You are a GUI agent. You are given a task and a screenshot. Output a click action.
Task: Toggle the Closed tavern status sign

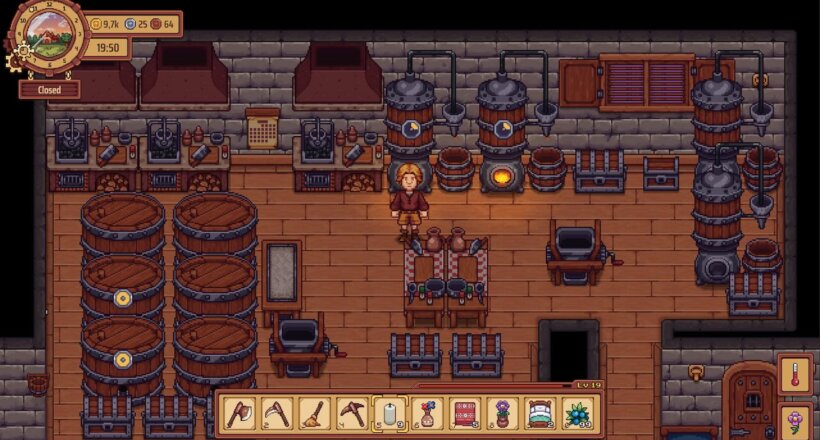(x=50, y=89)
